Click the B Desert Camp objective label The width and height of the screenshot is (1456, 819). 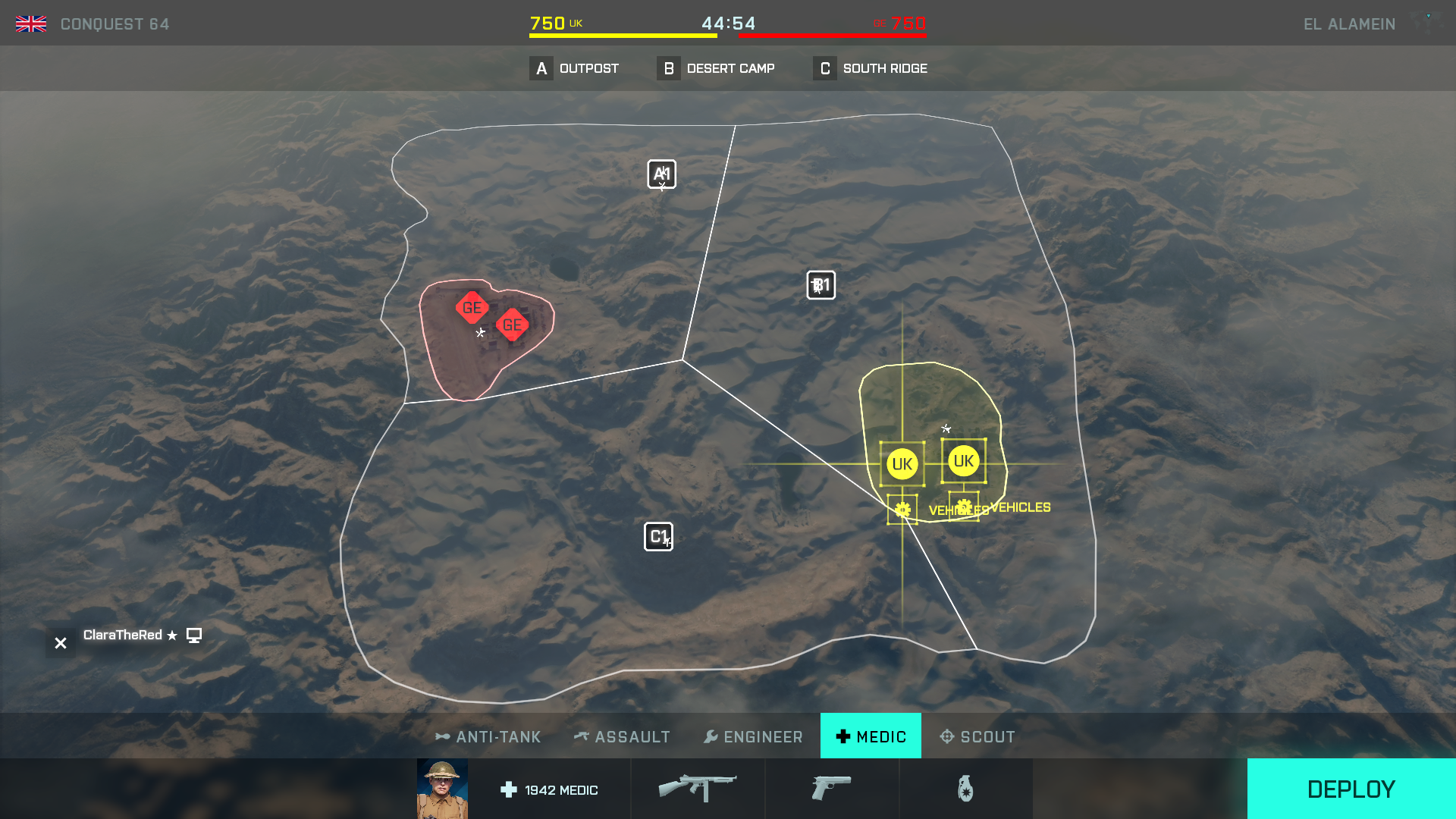point(717,68)
